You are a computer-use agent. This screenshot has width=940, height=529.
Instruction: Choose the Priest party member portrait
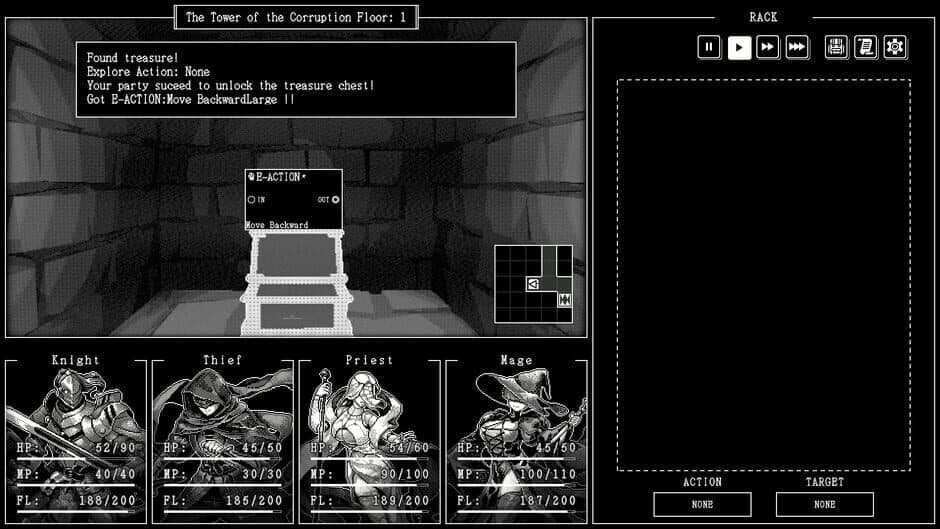369,440
